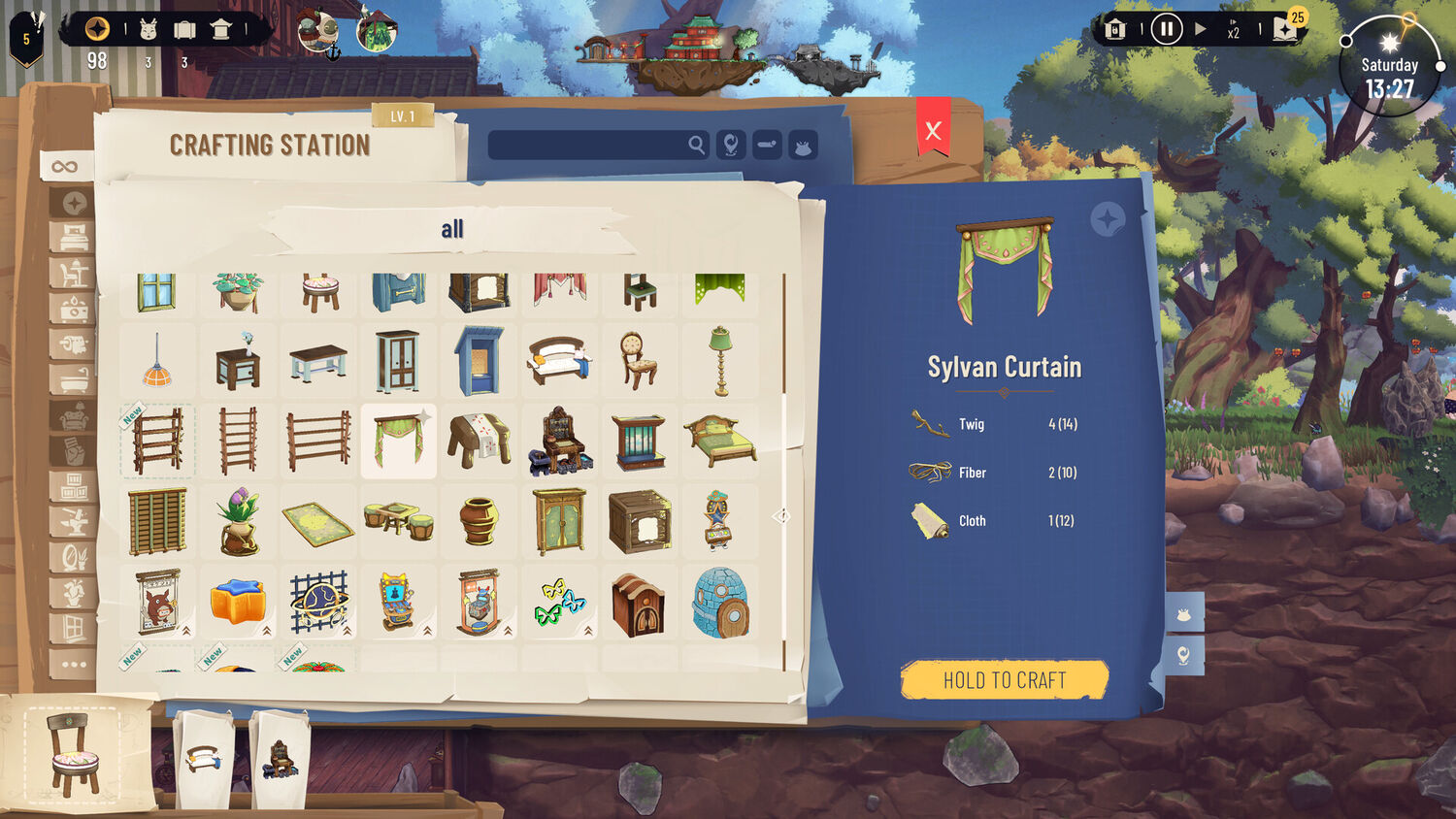
Task: Pick the green floor lamp recipe
Action: [x=720, y=361]
